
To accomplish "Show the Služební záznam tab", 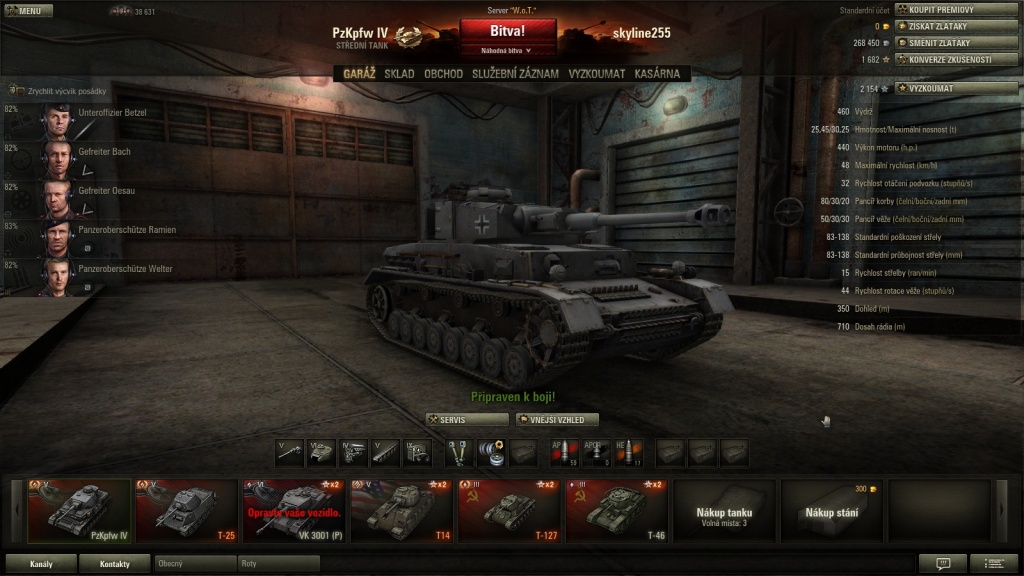I will (516, 73).
